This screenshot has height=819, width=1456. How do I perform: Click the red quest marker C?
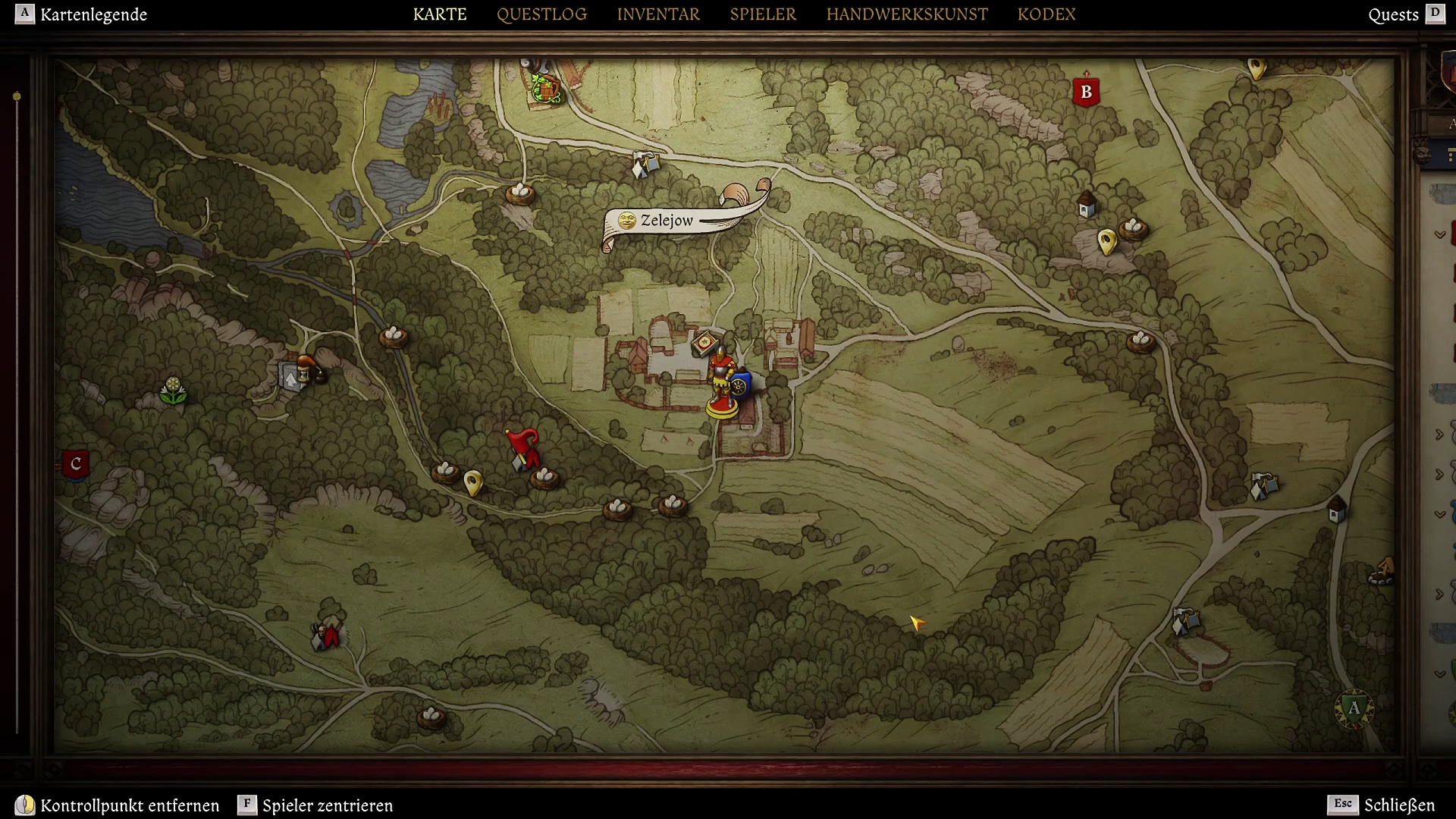76,464
